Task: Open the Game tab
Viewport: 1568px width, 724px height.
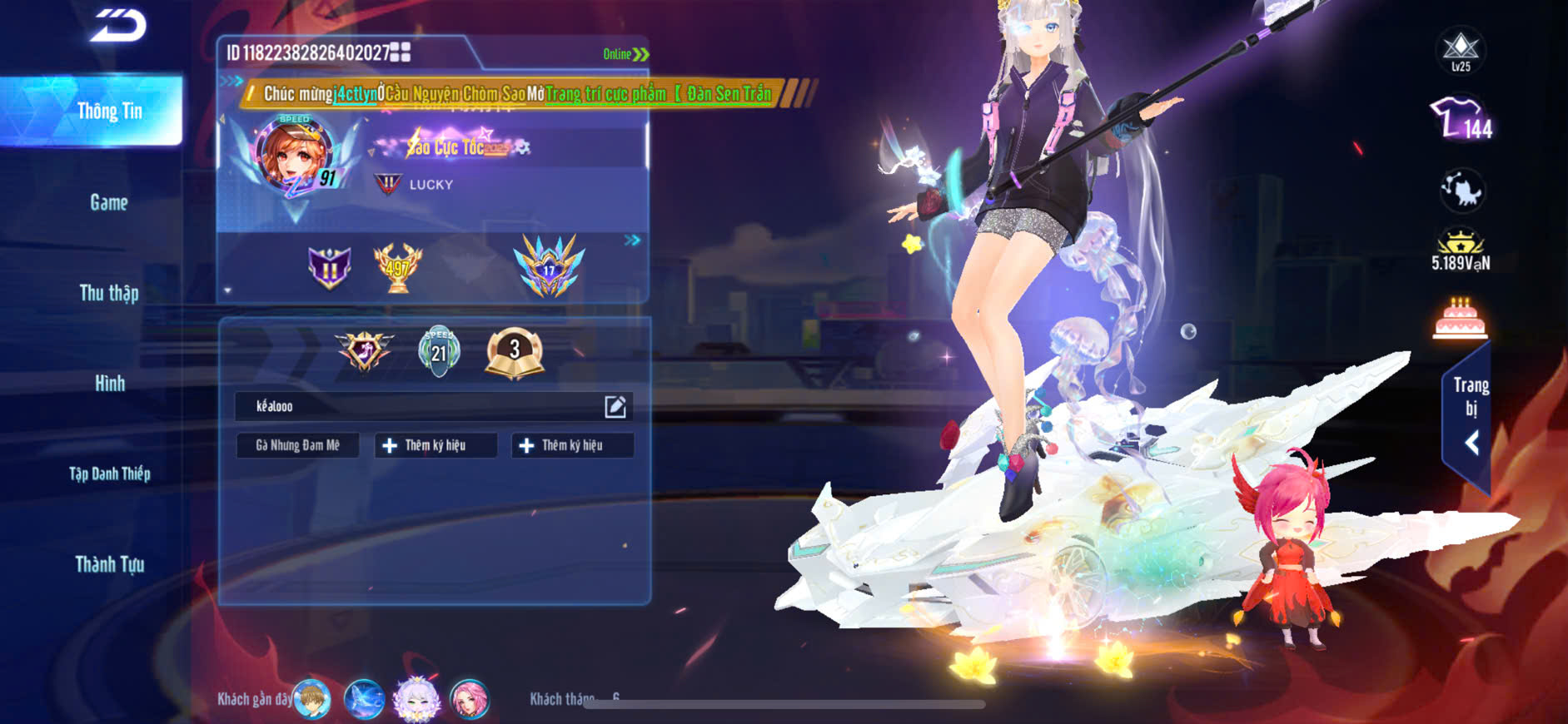Action: tap(109, 202)
